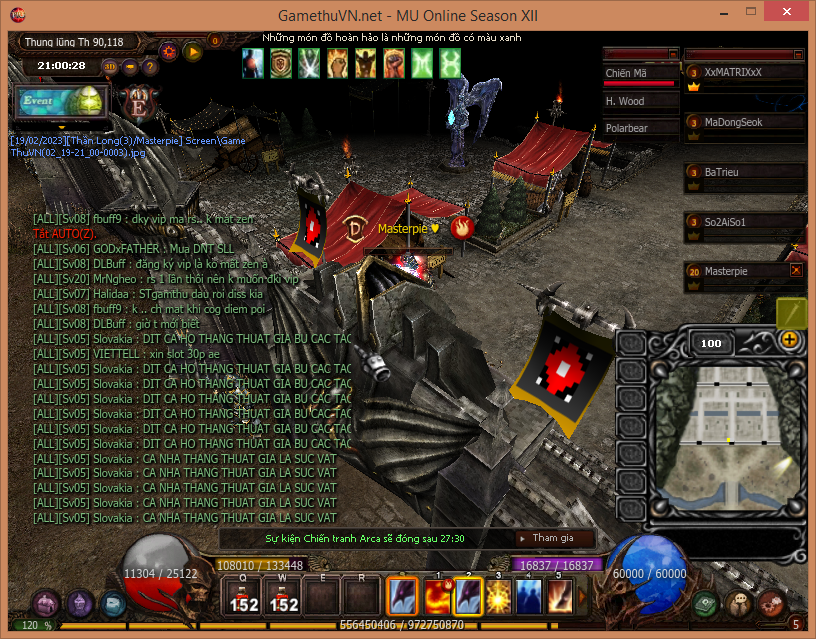Click the X button on Masterpie's party row

coord(796,271)
